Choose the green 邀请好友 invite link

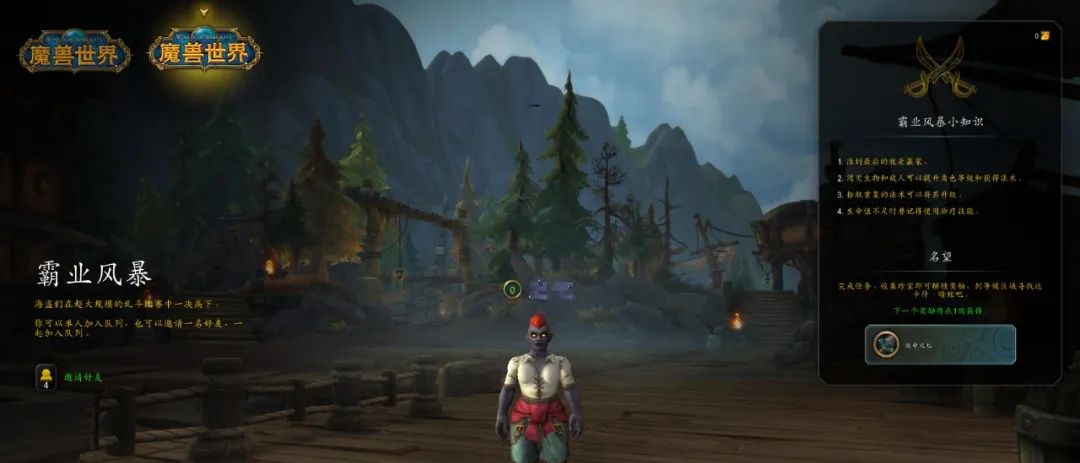83,377
